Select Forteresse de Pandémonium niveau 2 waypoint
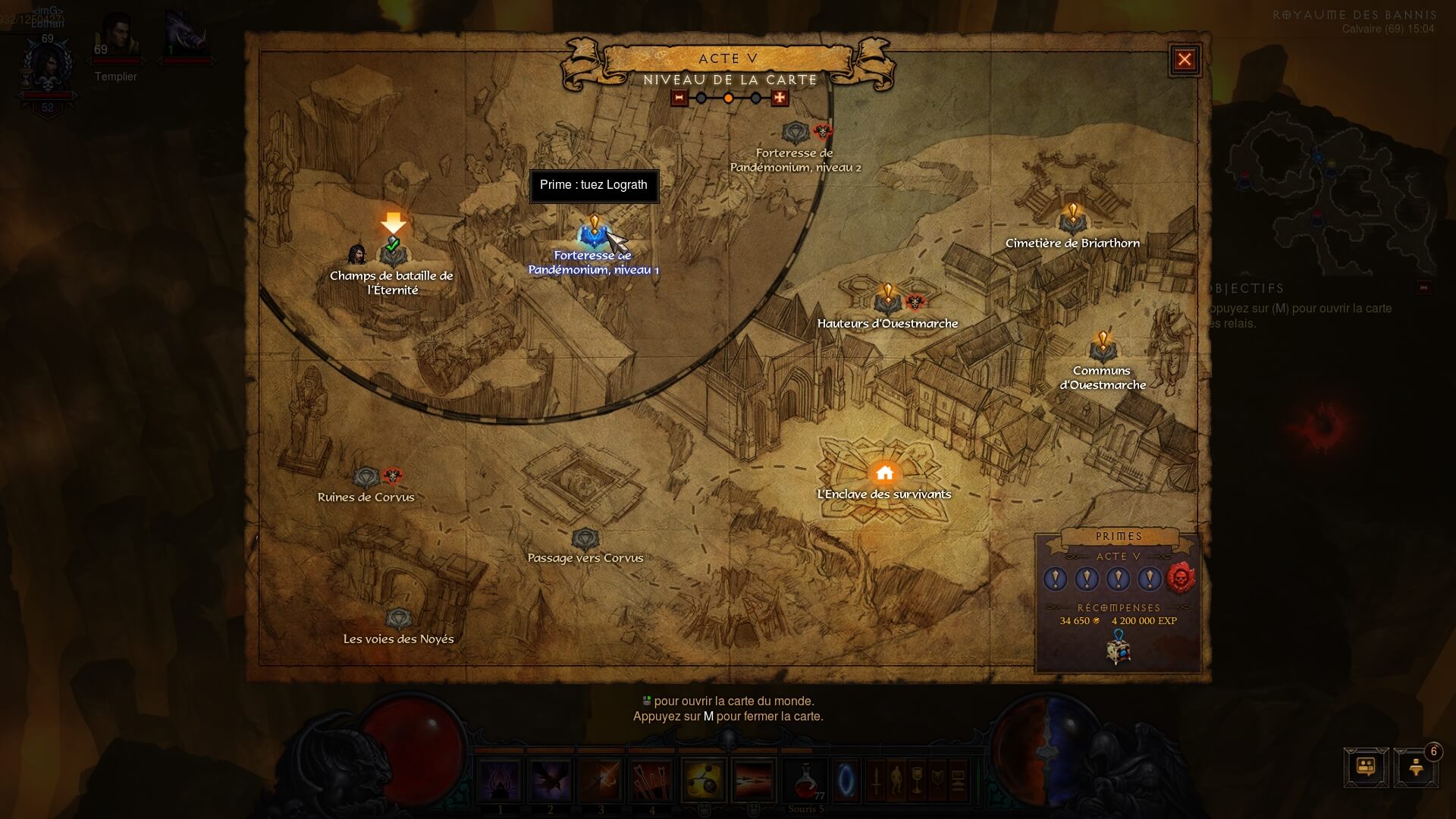The width and height of the screenshot is (1456, 819). (795, 134)
